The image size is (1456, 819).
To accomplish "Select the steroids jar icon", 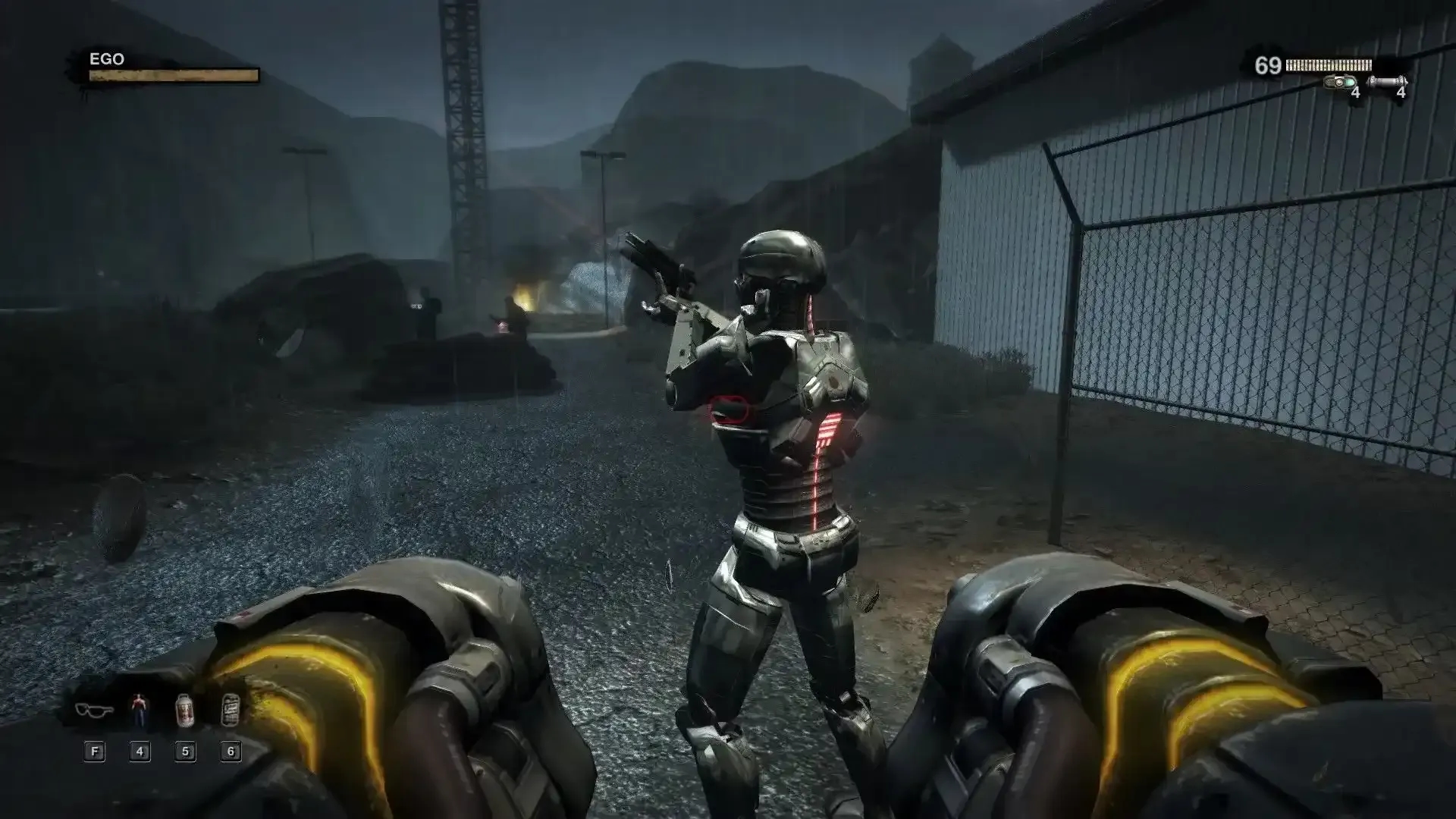I will (x=184, y=710).
